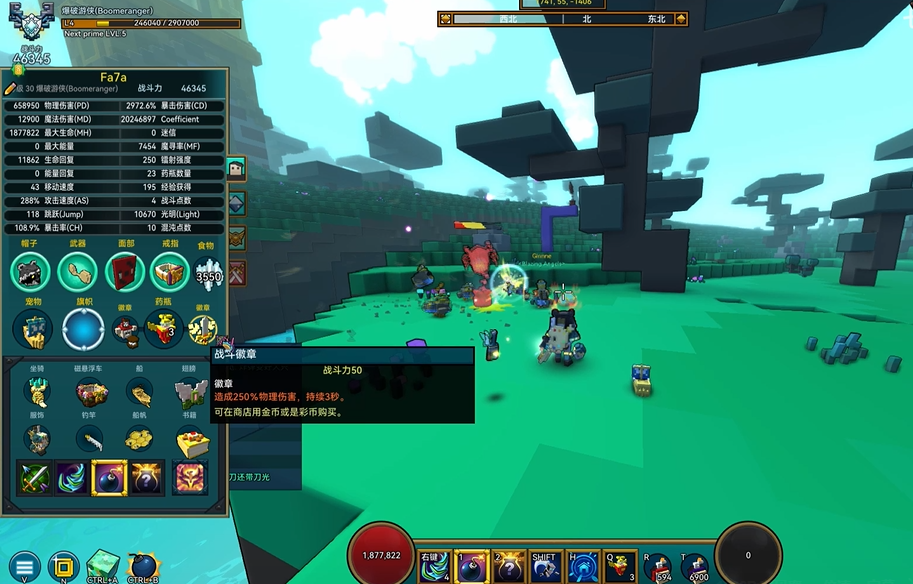913x584 pixels.
Task: Open the blue banner (旗帜) slot
Action: pyautogui.click(x=83, y=329)
